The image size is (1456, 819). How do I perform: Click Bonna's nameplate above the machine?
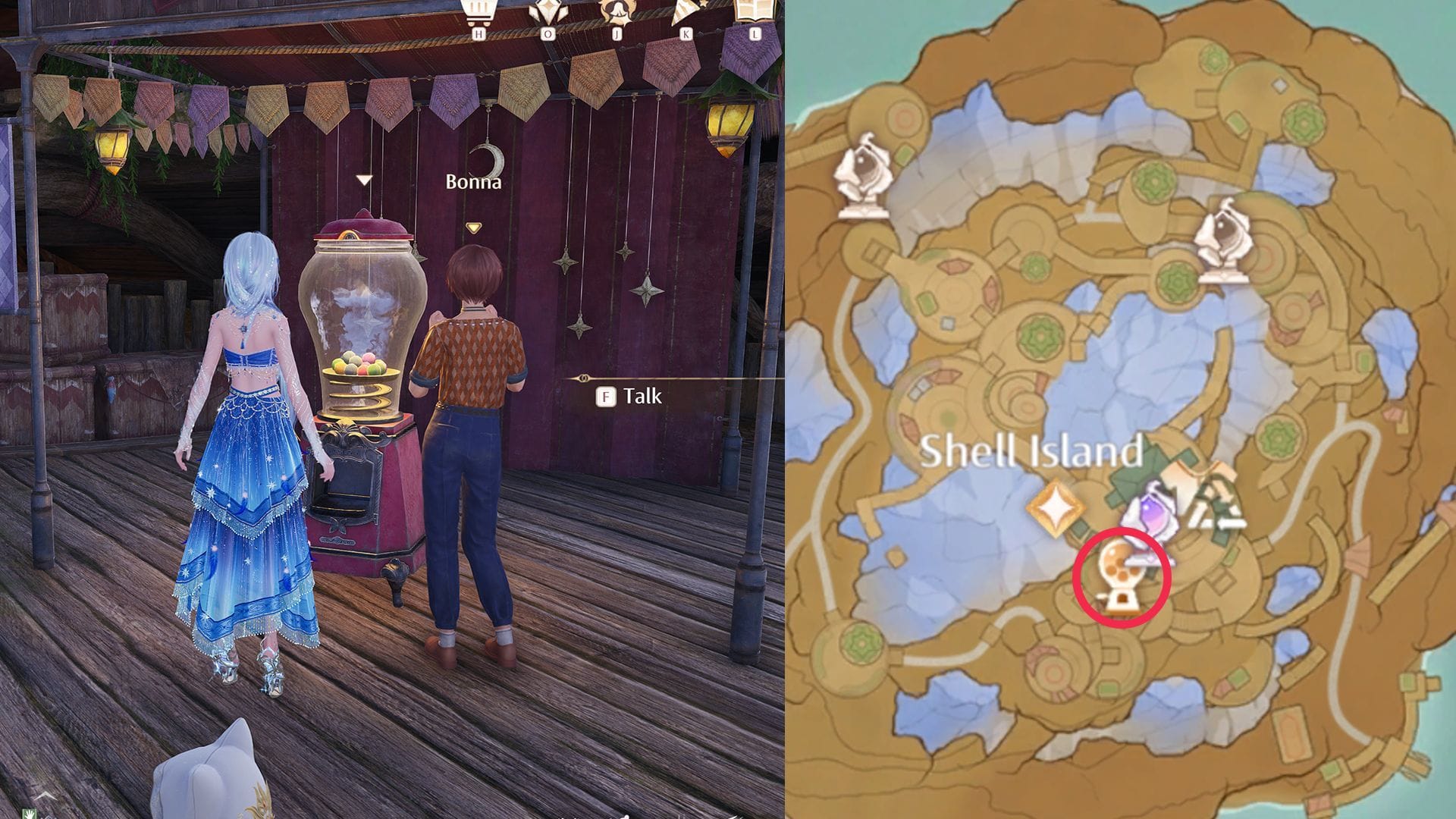pyautogui.click(x=472, y=182)
